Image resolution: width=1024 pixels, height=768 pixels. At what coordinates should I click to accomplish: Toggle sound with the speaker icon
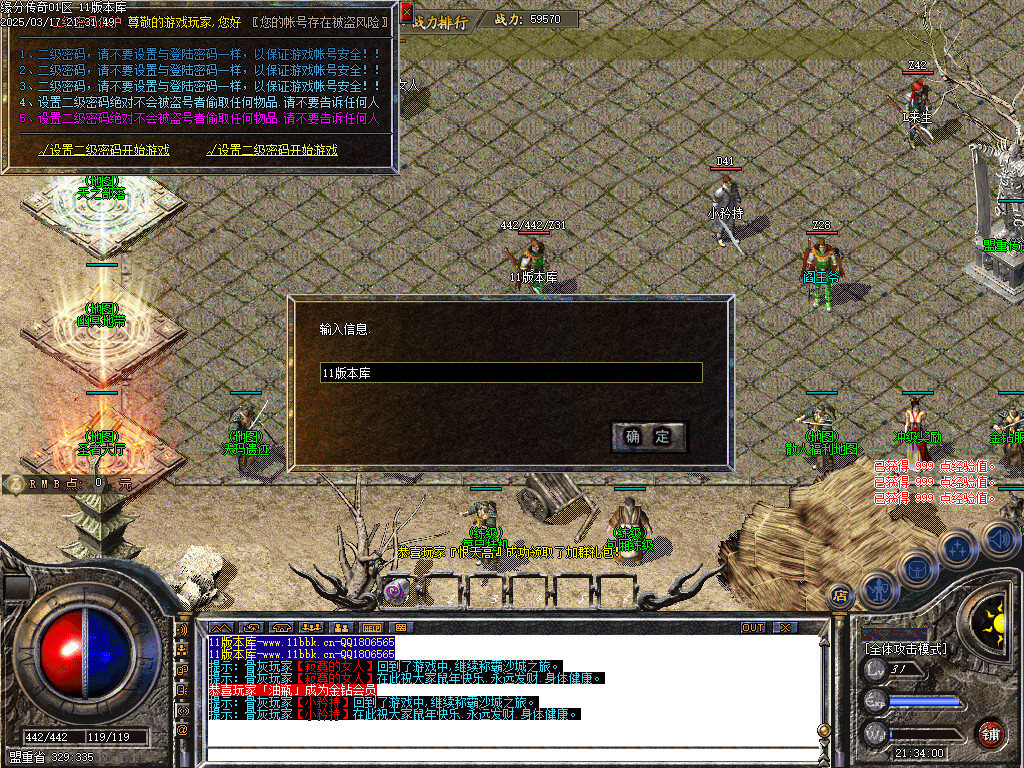click(x=999, y=540)
